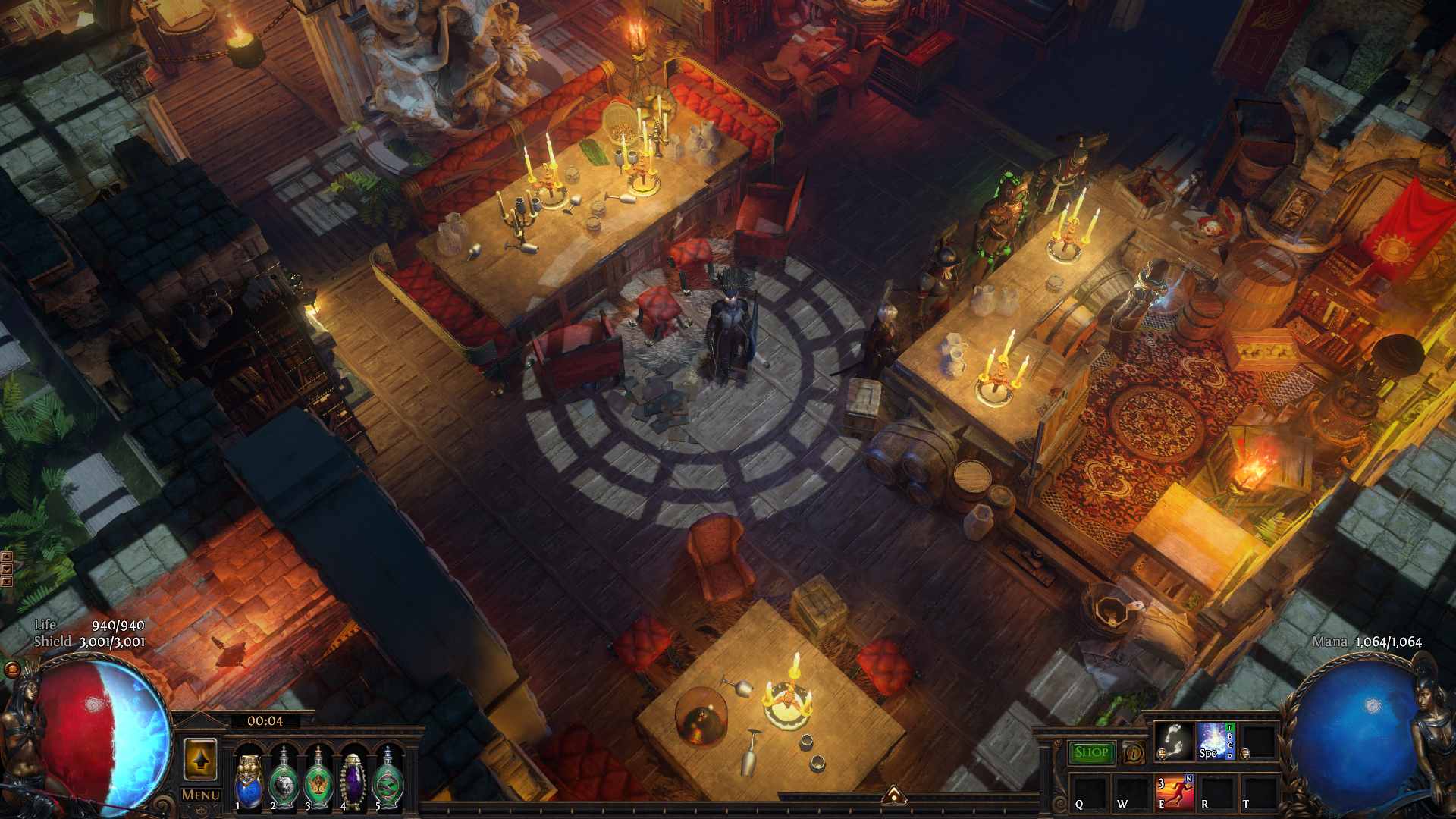Click the small arrow tab on bottom bar
The height and width of the screenshot is (819, 1456).
[x=894, y=795]
